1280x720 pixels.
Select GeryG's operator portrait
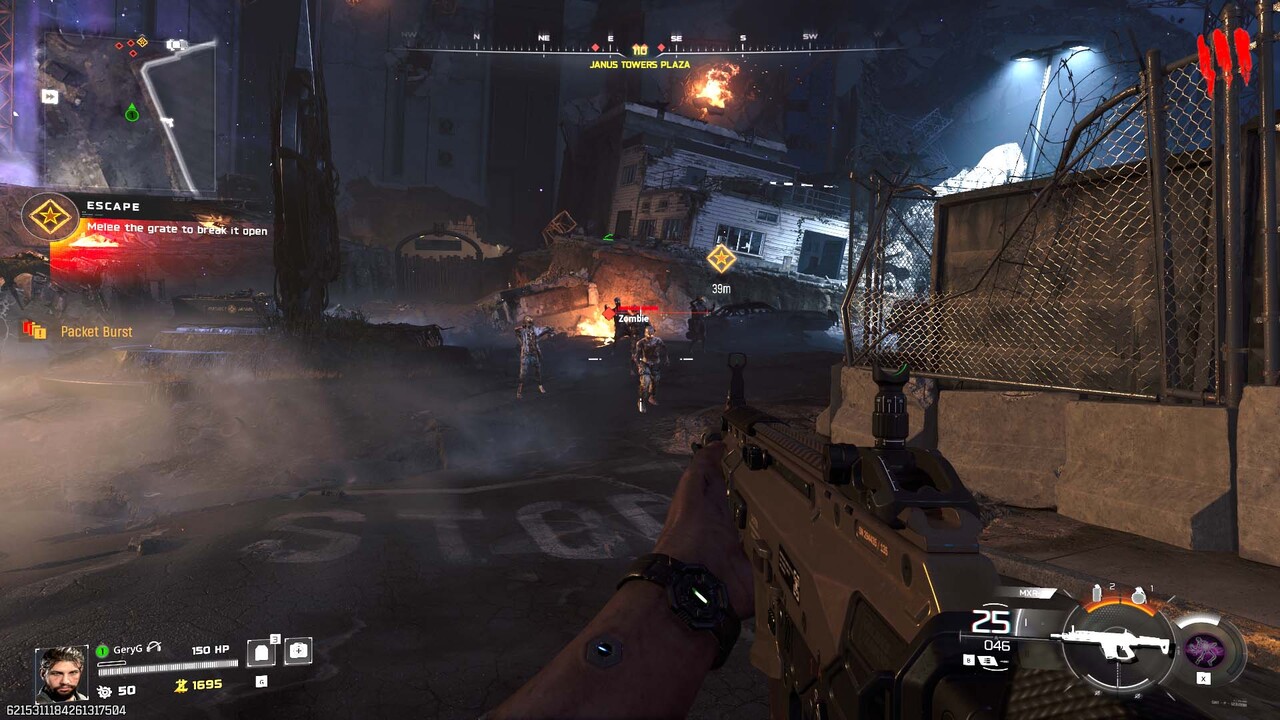pos(61,672)
